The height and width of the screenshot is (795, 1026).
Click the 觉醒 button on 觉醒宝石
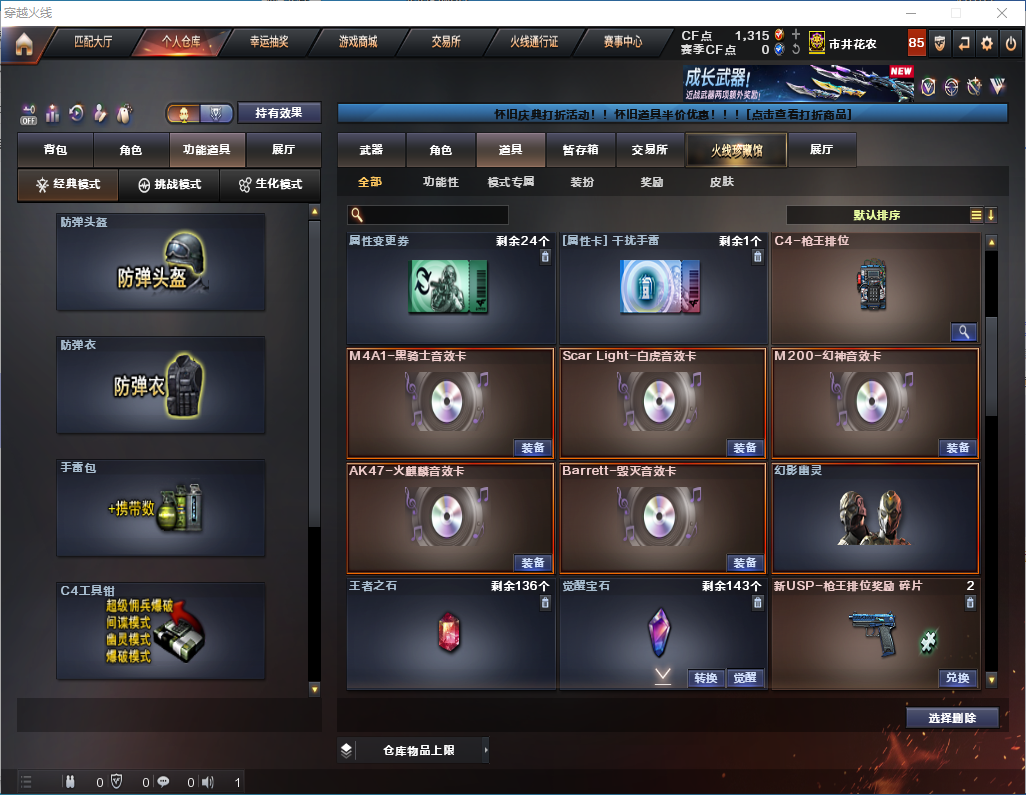(744, 678)
